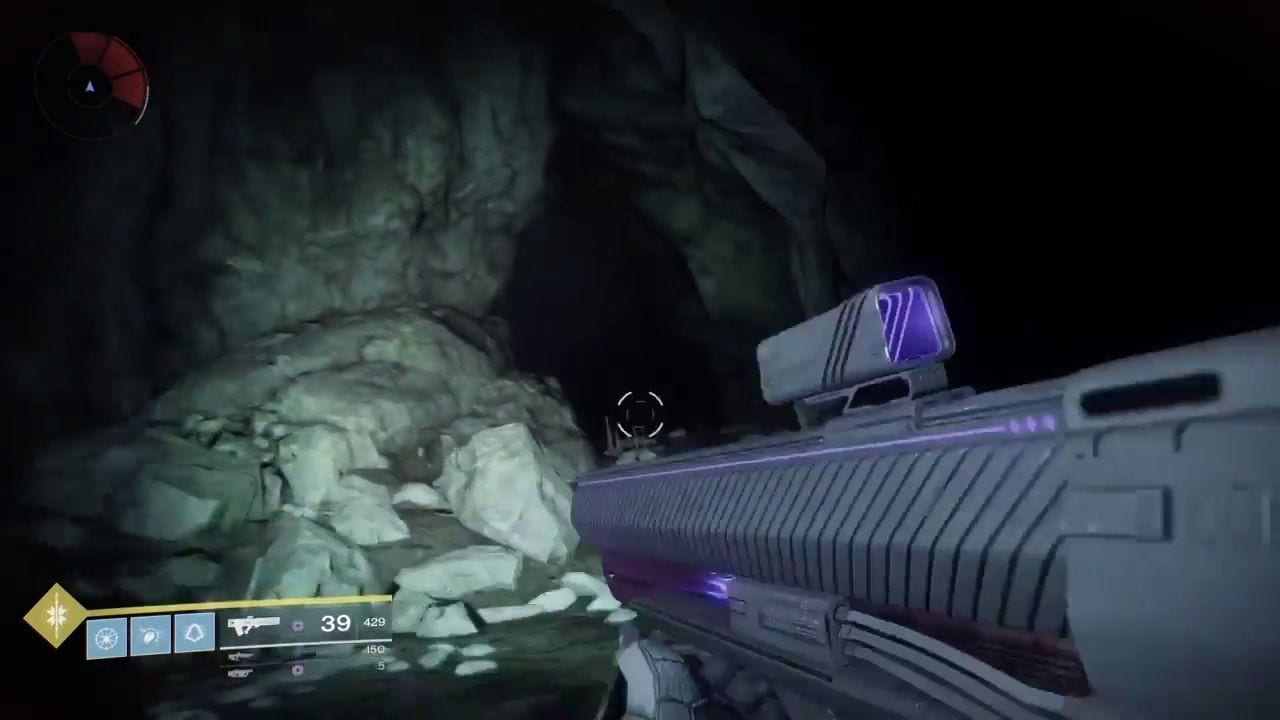Click the equipped pulse rifle weapon icon
This screenshot has width=1280, height=720.
[253, 624]
